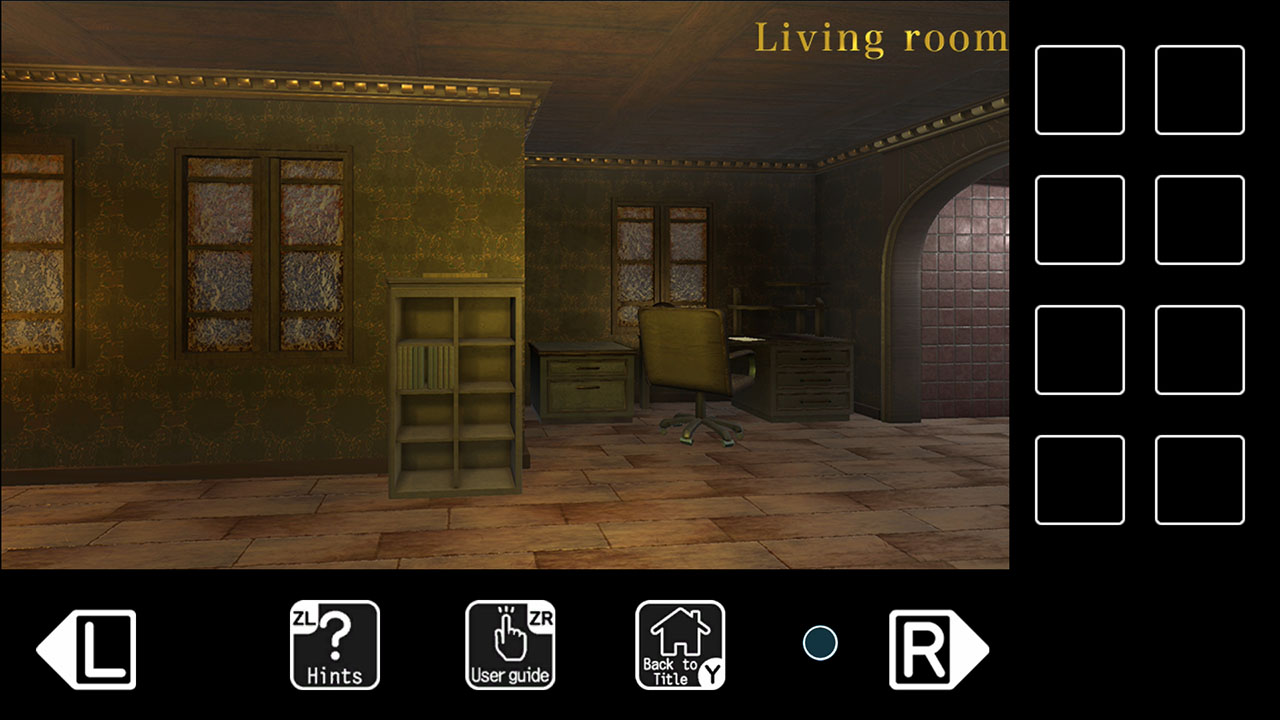Select the top-left inventory slot
This screenshot has height=720, width=1280.
pyautogui.click(x=1079, y=88)
